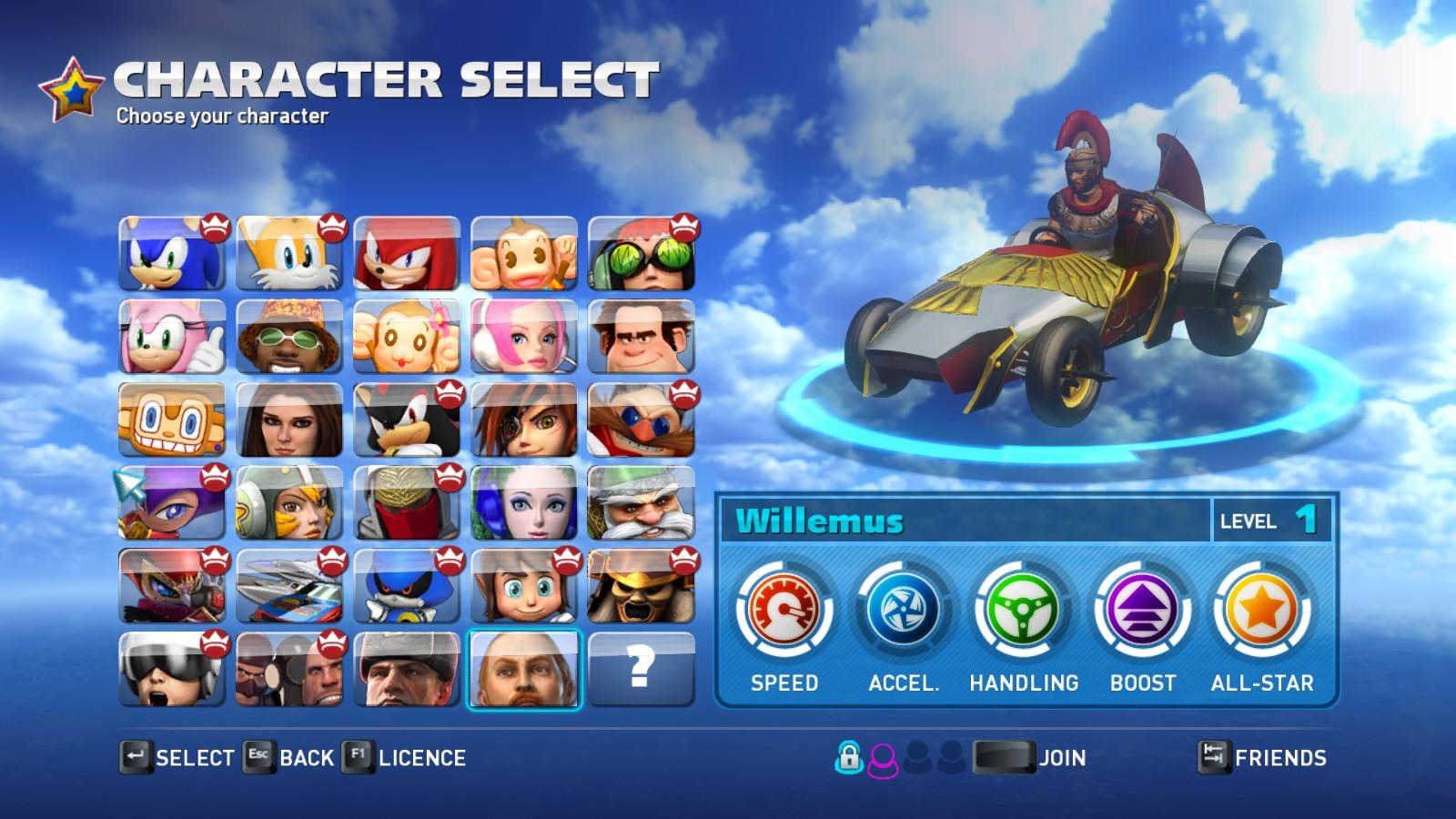Choose Tails the fox character
This screenshot has height=819, width=1456.
[x=289, y=254]
